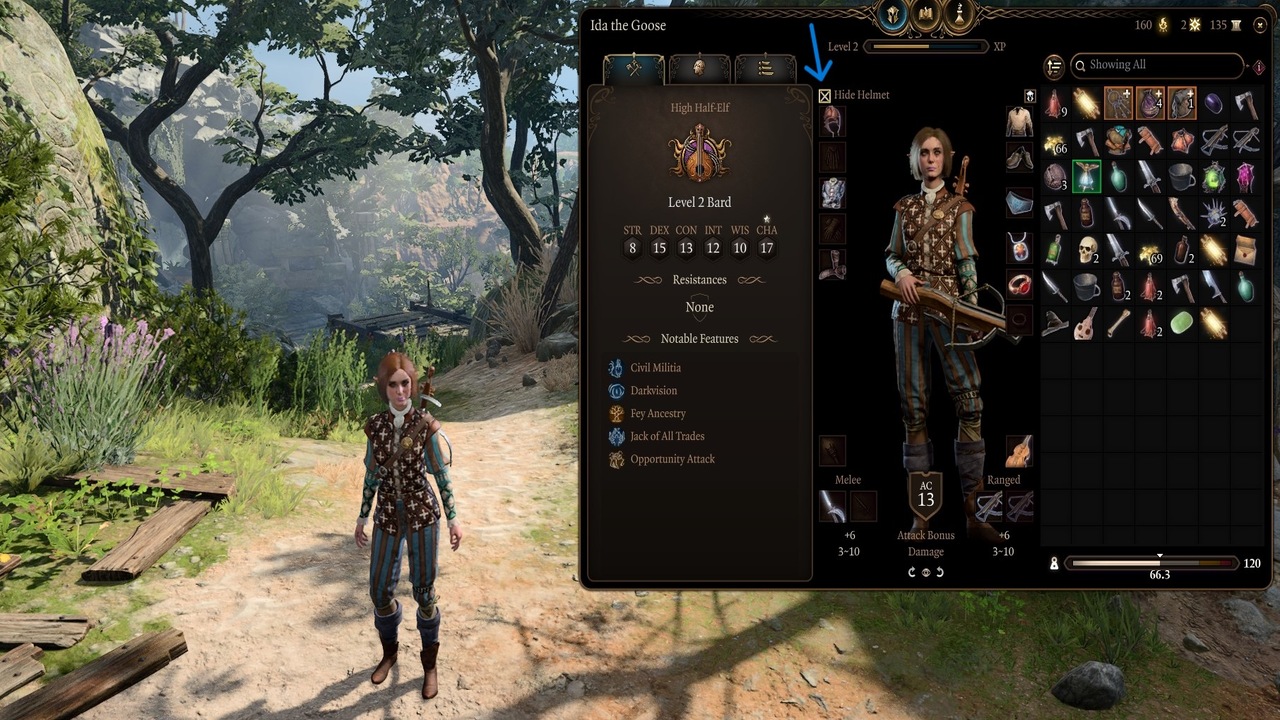Select the green-highlighted fairy figure item

click(x=1086, y=177)
